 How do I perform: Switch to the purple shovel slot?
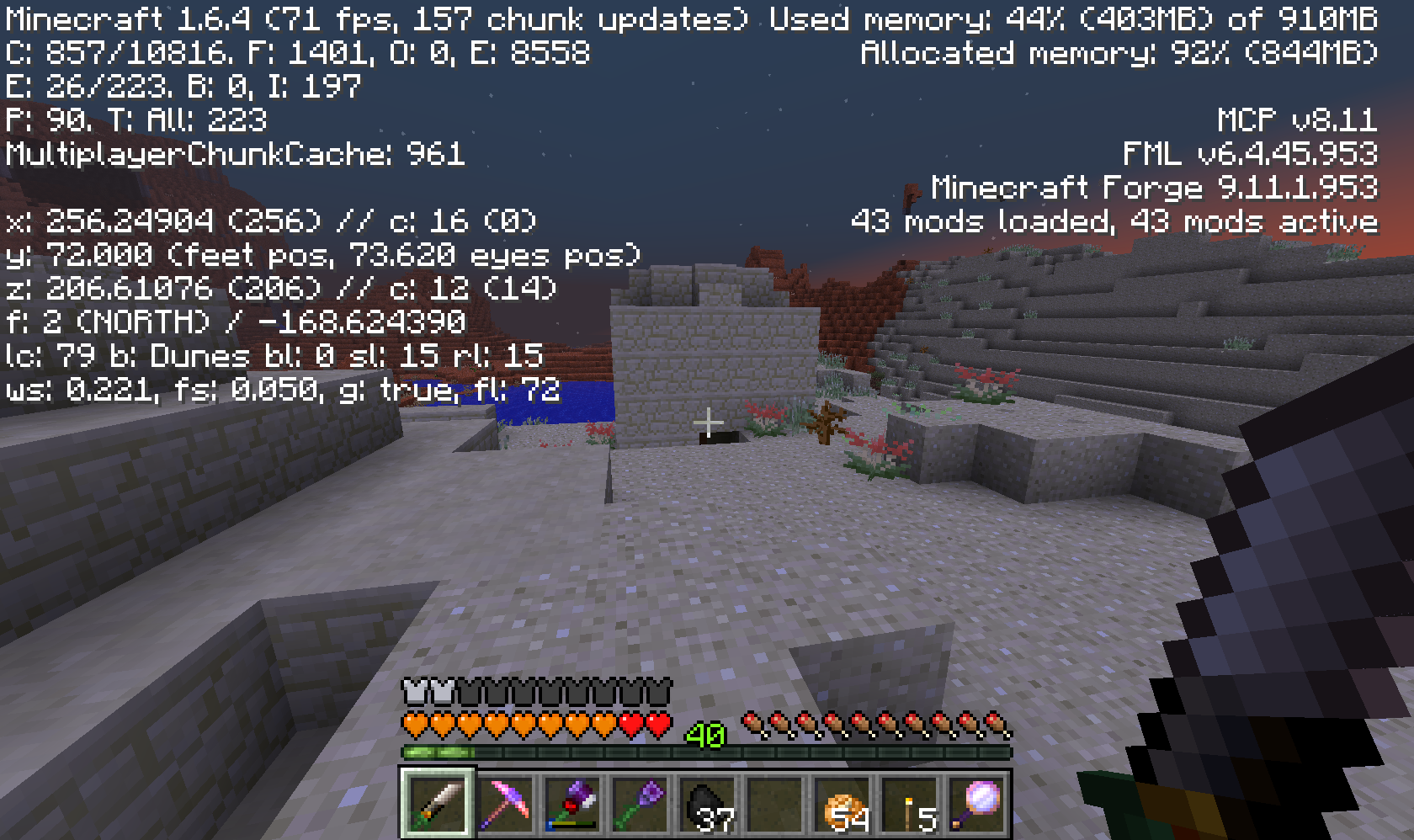(x=640, y=804)
